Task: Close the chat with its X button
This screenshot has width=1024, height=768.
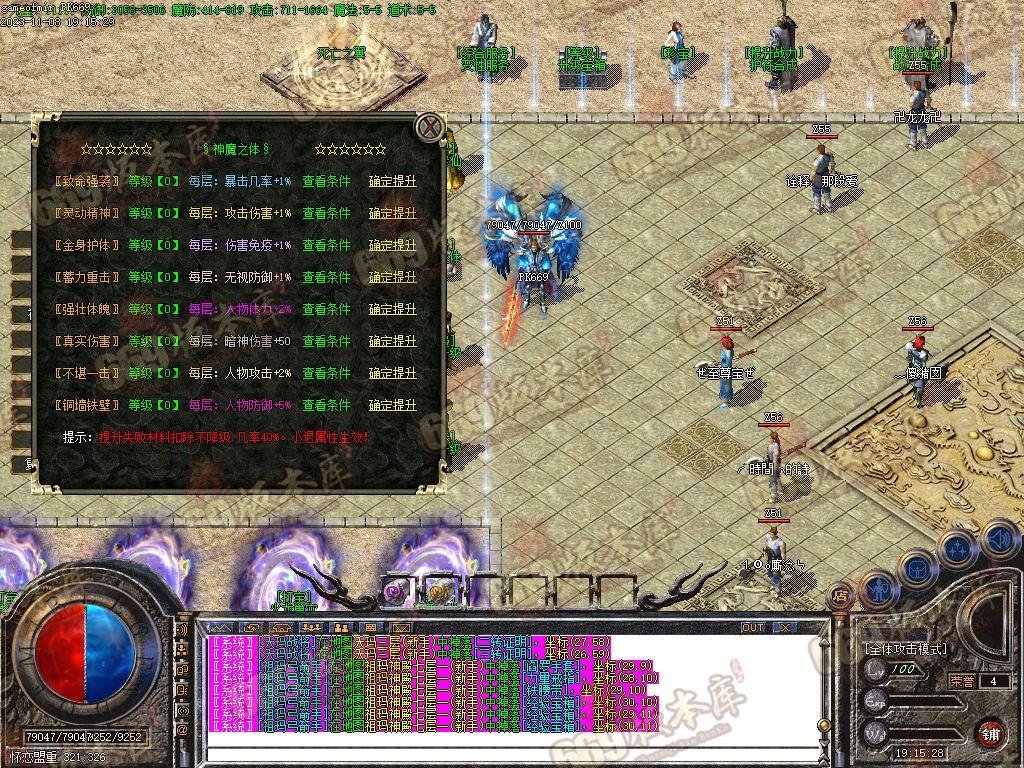Action: 785,627
